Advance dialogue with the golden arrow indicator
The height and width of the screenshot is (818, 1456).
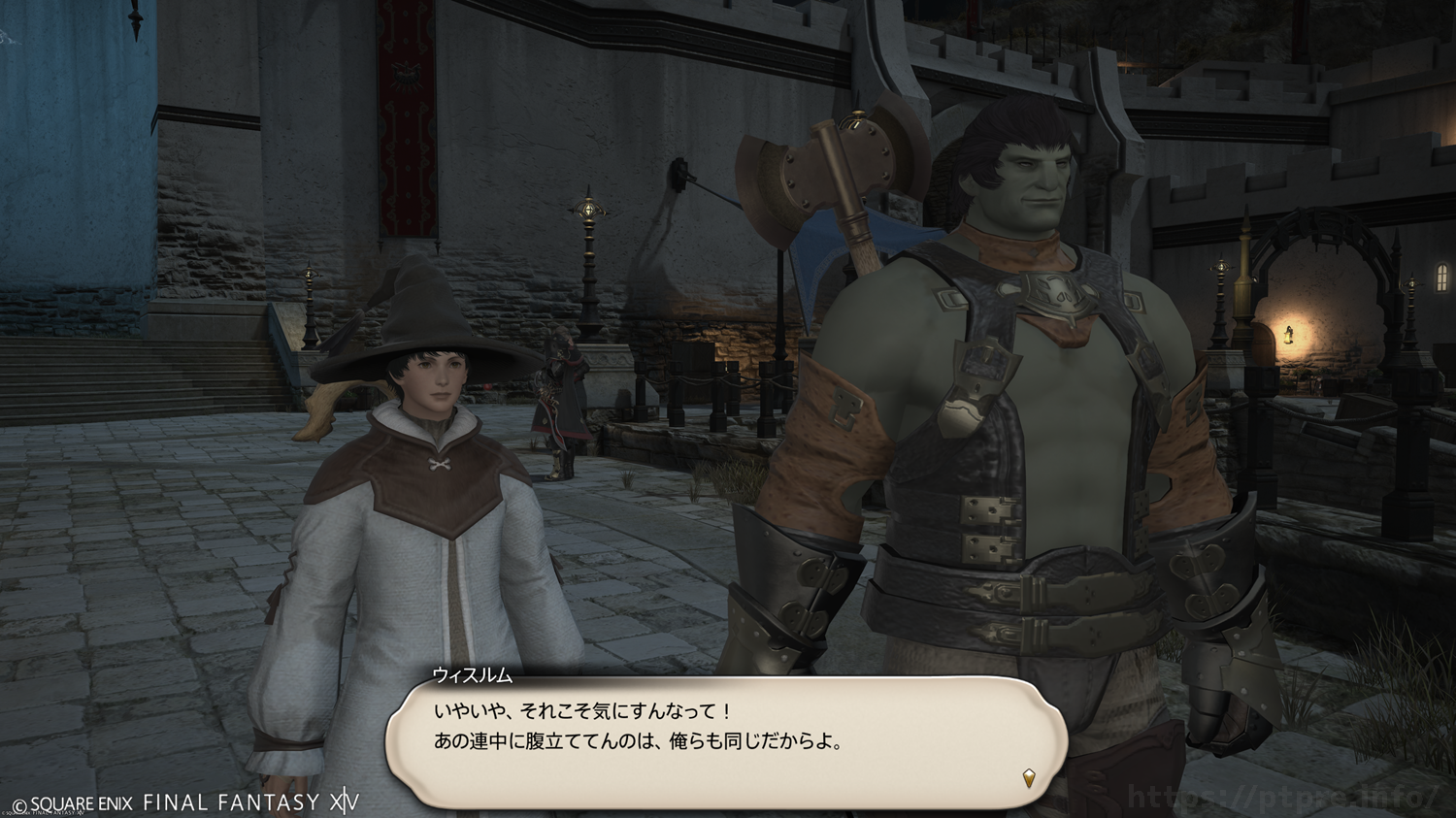coord(1029,777)
